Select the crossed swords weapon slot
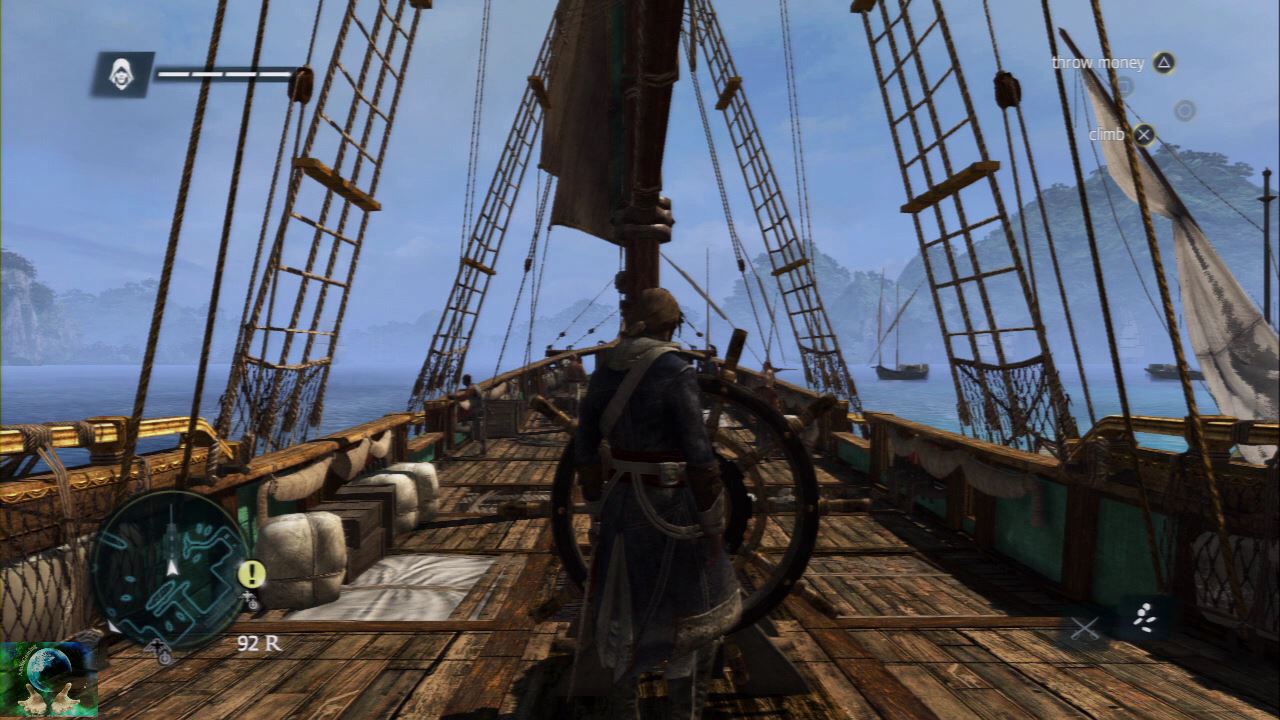Viewport: 1280px width, 720px height. pos(1085,628)
